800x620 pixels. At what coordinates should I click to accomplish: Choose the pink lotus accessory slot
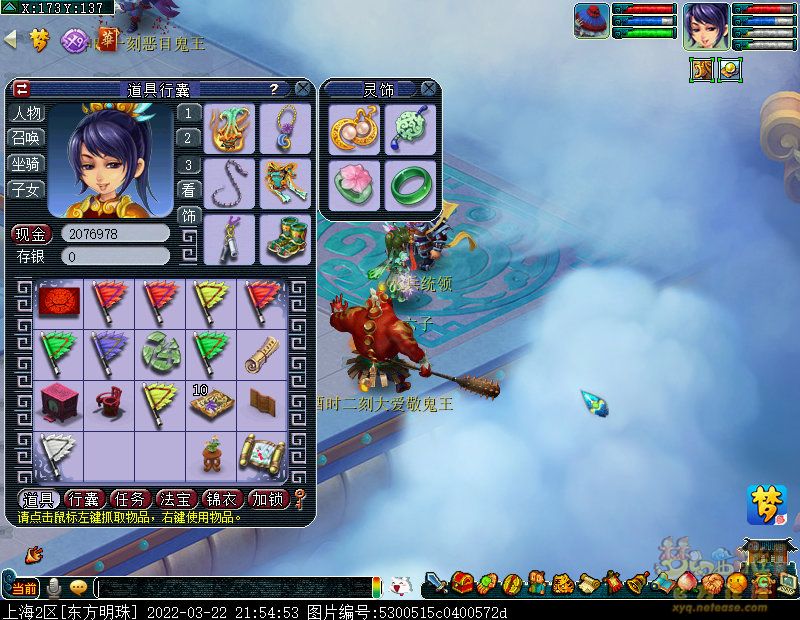(x=353, y=184)
